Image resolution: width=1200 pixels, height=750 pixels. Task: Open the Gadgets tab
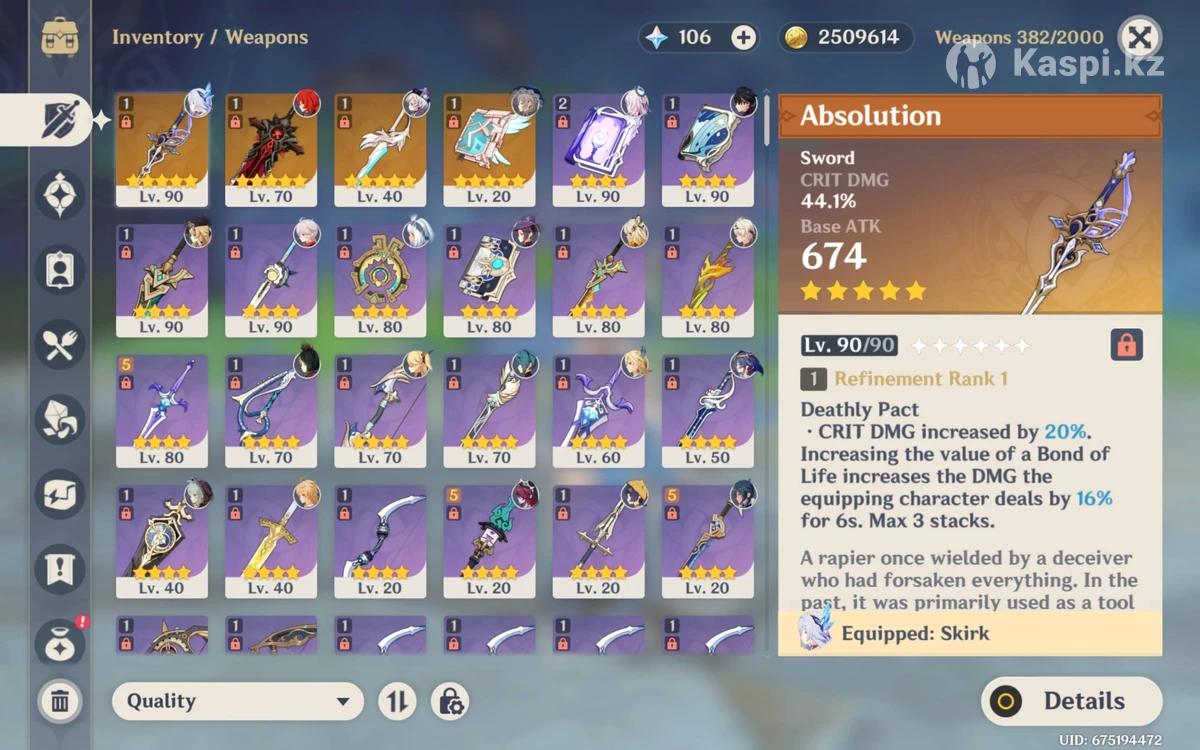pyautogui.click(x=60, y=493)
